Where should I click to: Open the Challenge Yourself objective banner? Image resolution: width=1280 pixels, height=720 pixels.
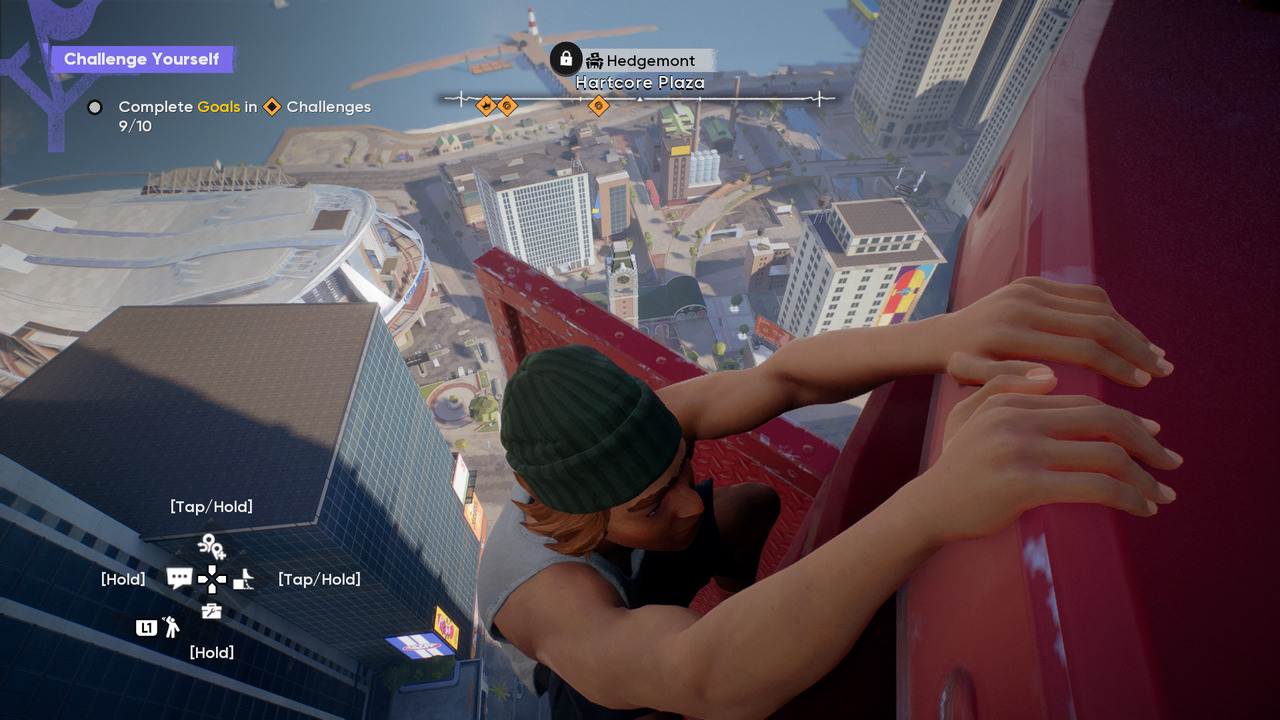point(141,59)
